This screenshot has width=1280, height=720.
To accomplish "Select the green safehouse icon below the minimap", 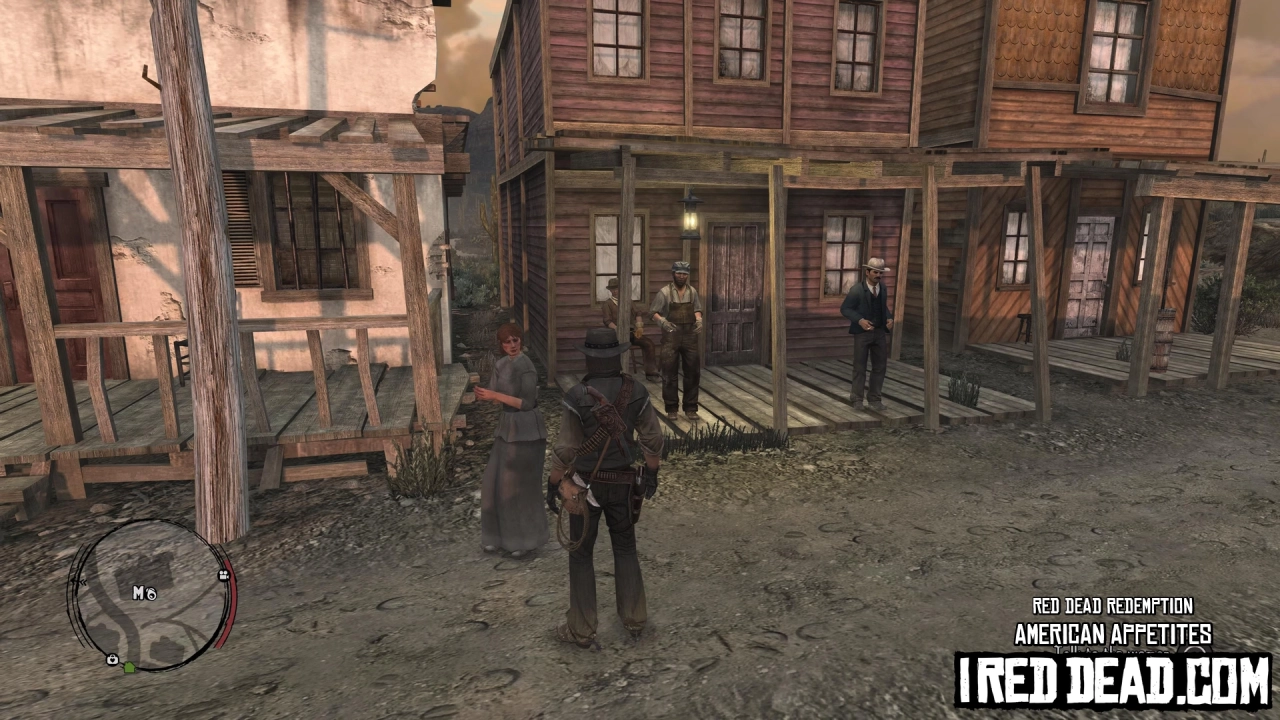I will point(130,668).
